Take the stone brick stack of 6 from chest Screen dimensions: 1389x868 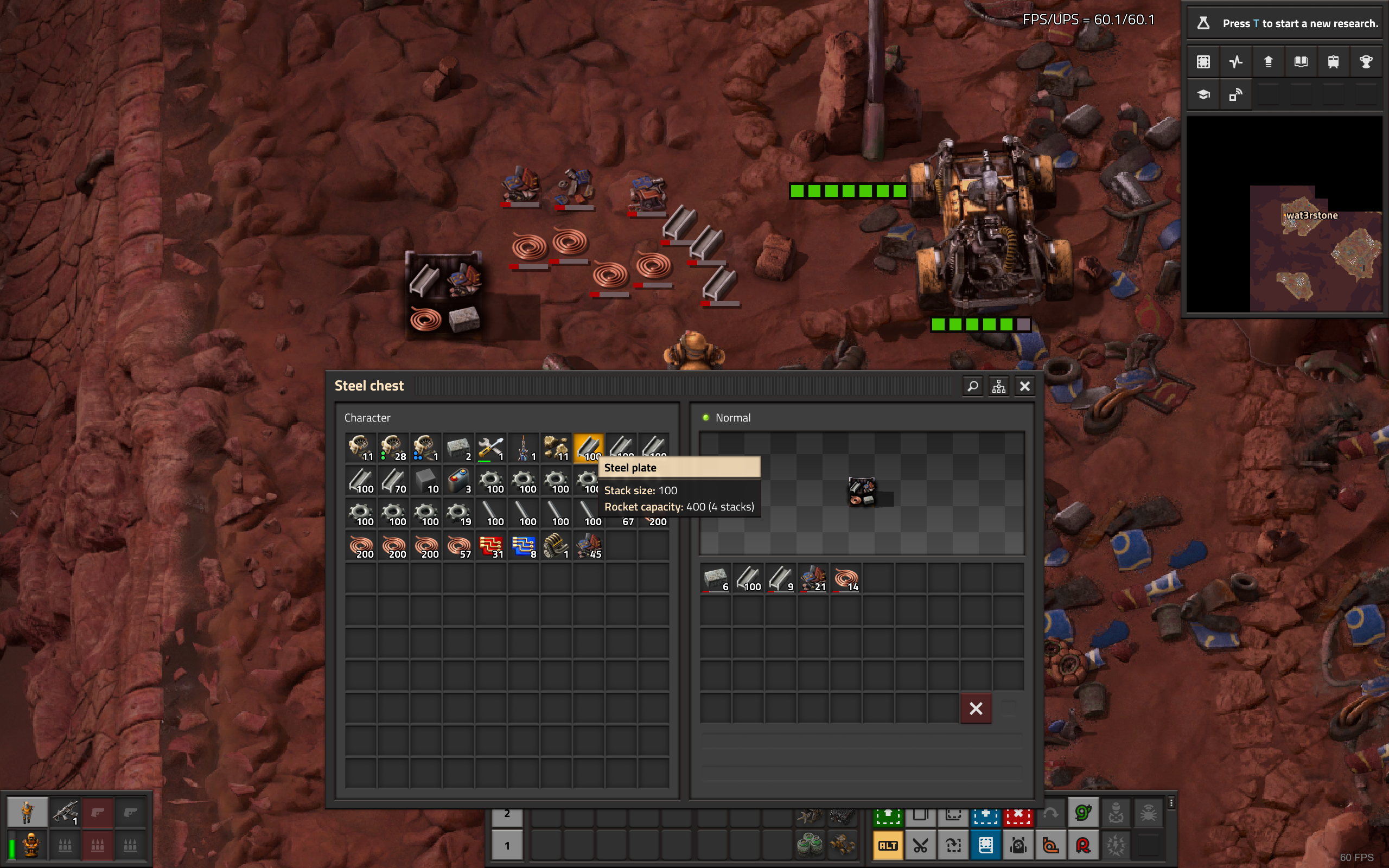click(x=716, y=578)
